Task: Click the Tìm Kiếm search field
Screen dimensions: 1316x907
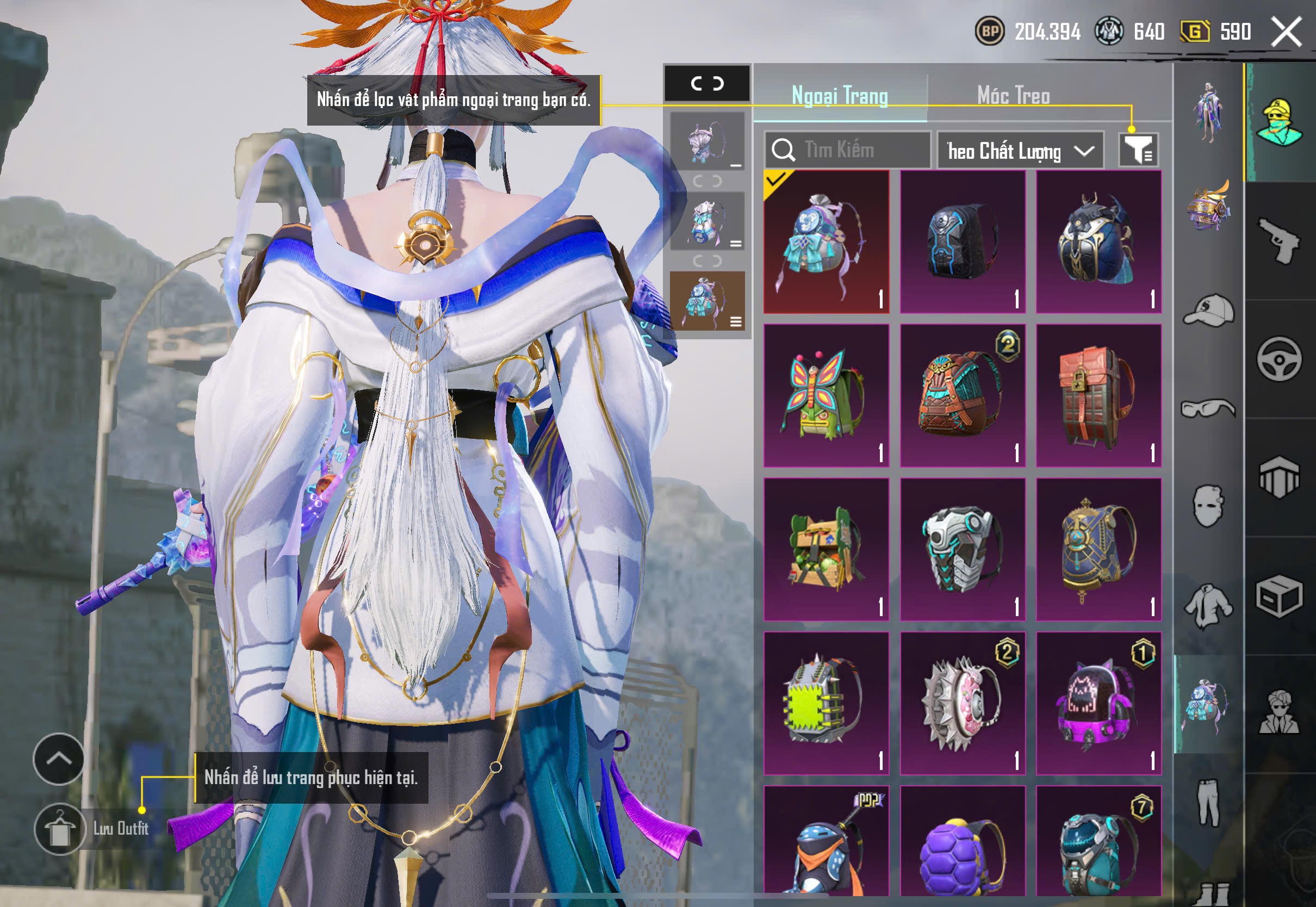Action: (847, 150)
